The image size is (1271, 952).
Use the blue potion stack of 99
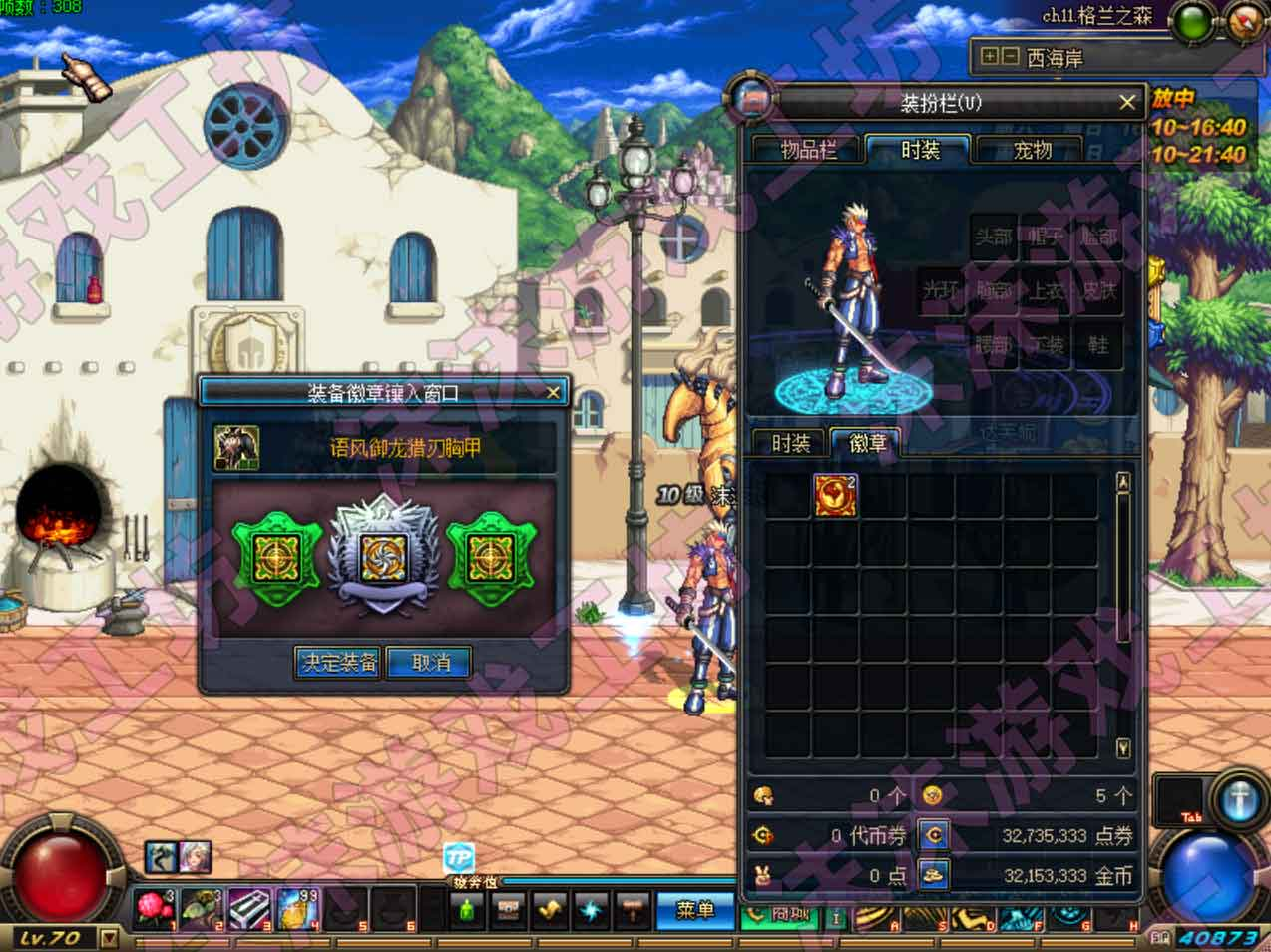297,909
